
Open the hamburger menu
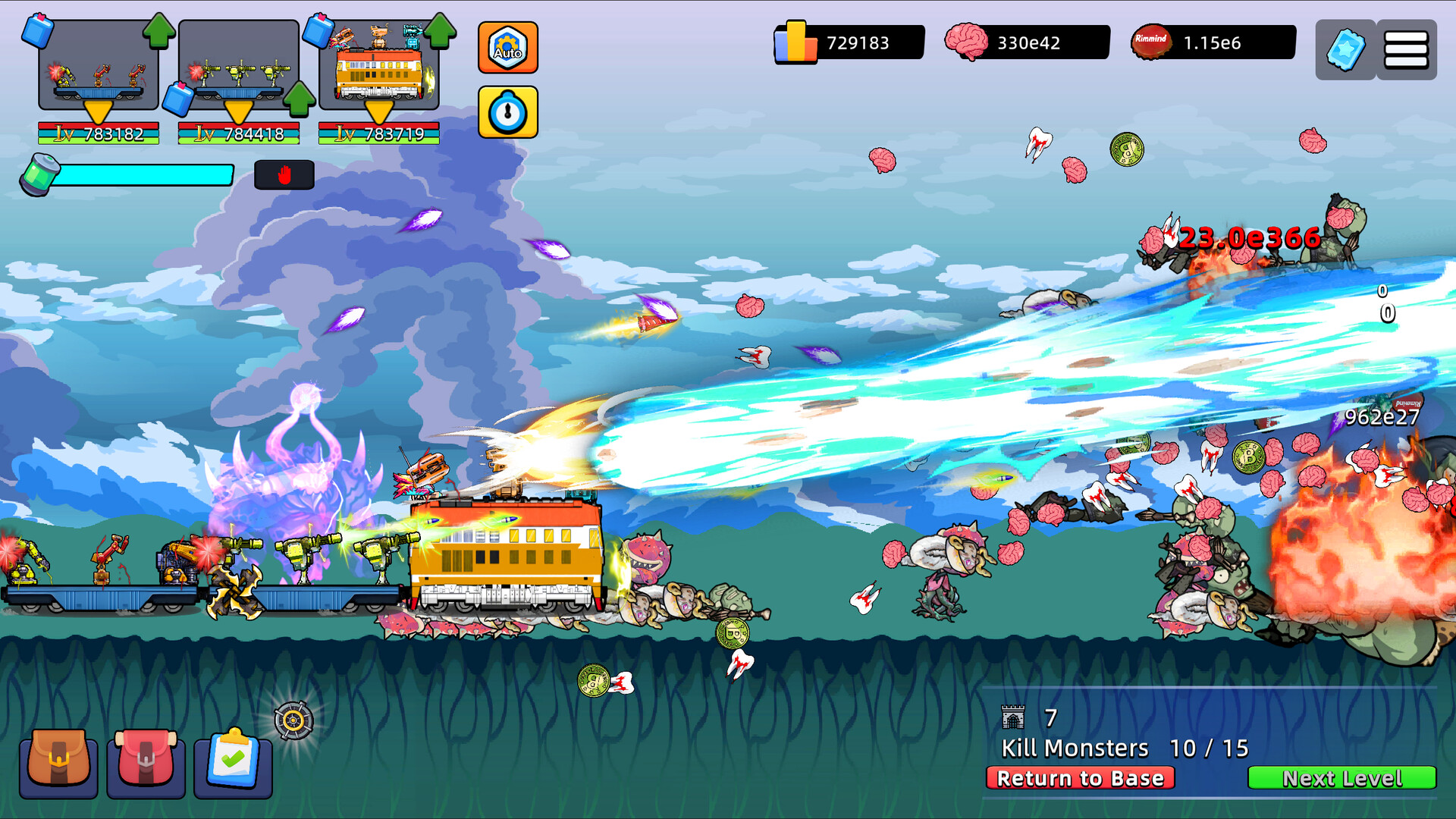pos(1406,50)
